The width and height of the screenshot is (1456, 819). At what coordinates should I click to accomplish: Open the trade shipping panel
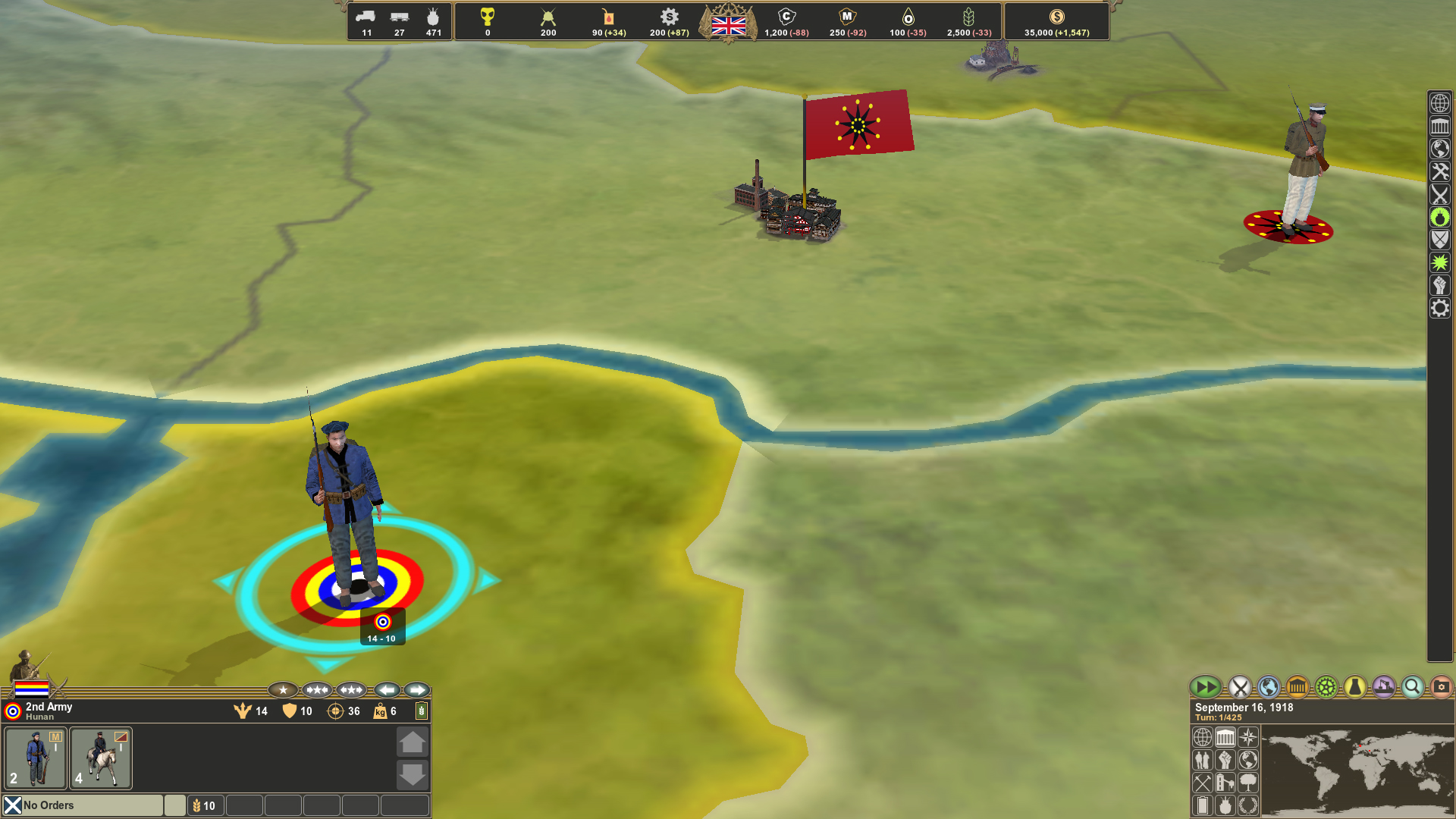tap(1383, 687)
